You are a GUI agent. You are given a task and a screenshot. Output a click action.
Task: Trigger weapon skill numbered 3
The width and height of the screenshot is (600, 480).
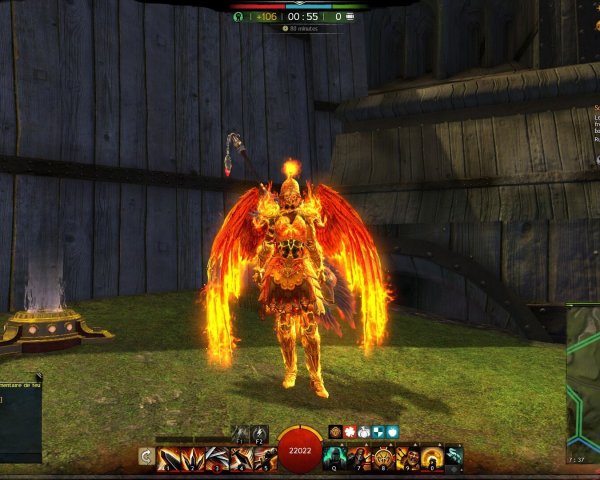click(x=217, y=458)
